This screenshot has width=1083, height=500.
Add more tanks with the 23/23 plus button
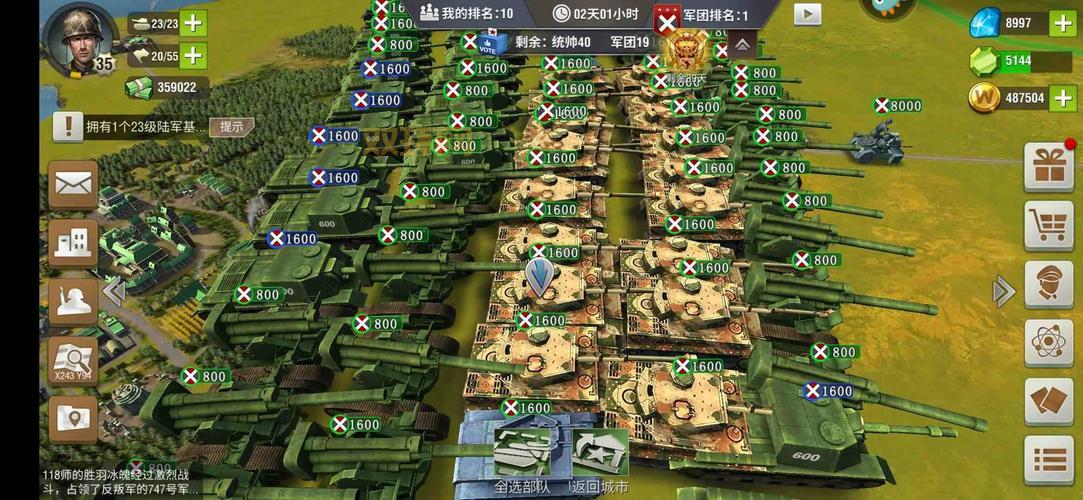tap(193, 23)
